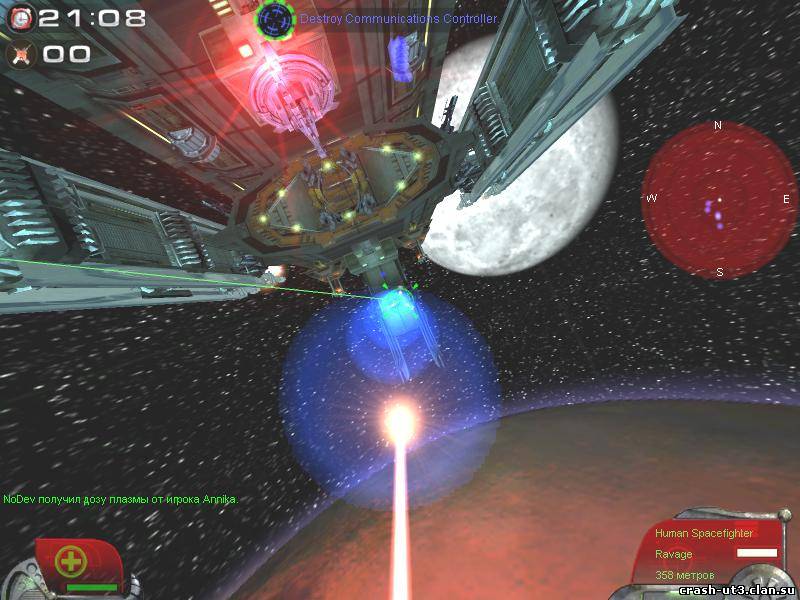Click the objective target icon
This screenshot has width=800, height=600.
click(274, 19)
